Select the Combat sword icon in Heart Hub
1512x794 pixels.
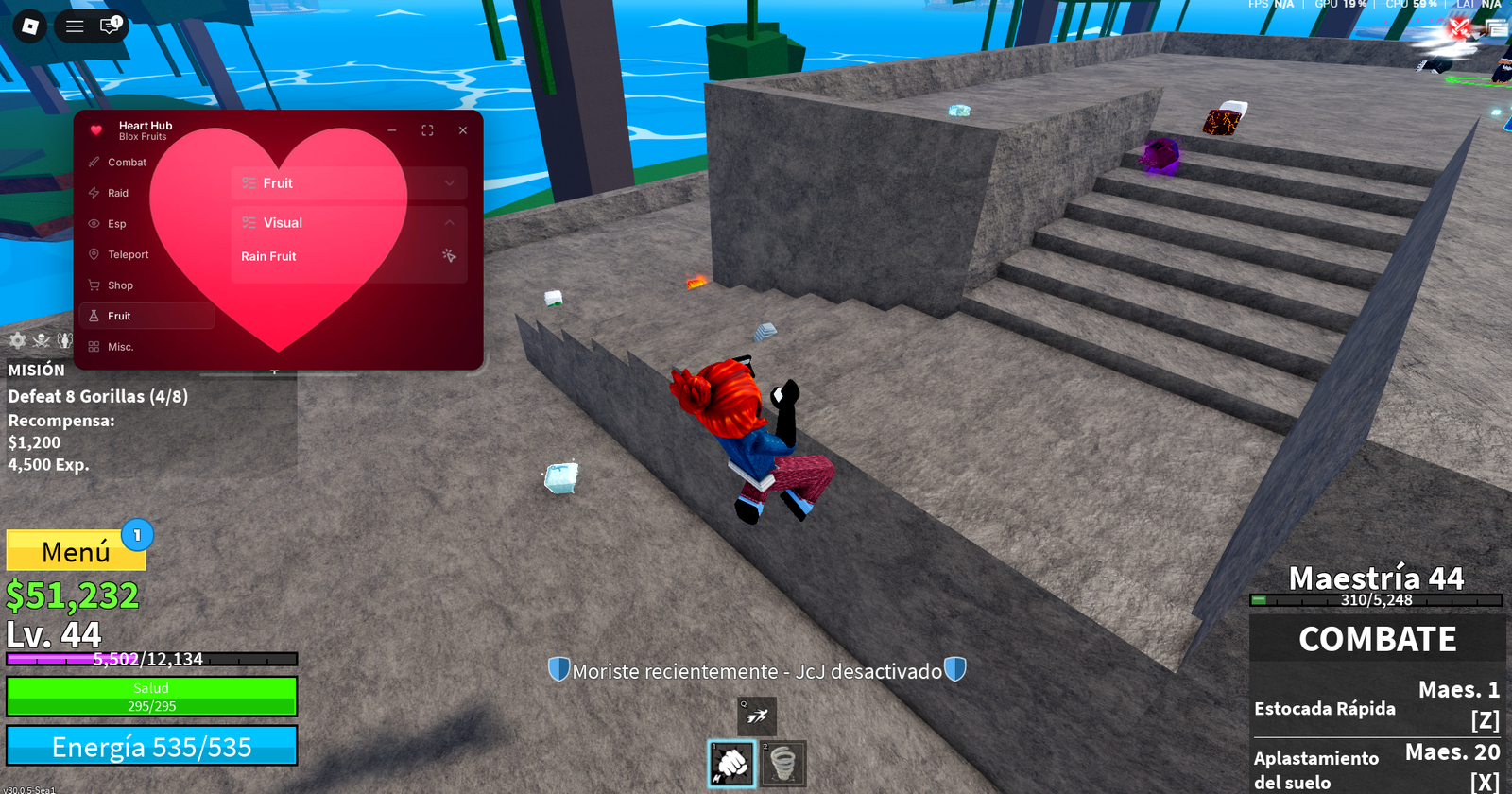(x=93, y=162)
